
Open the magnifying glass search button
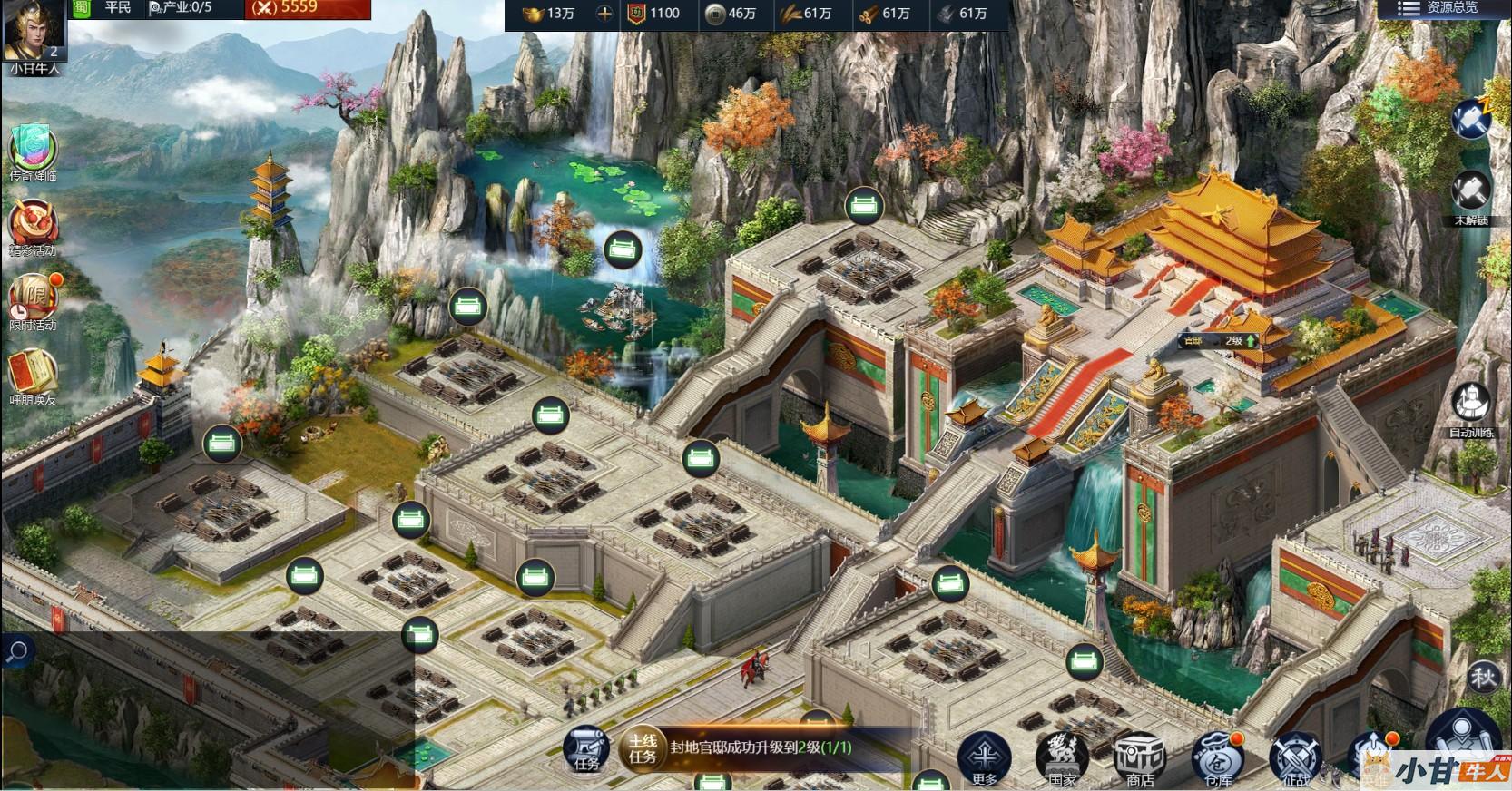pyautogui.click(x=17, y=651)
